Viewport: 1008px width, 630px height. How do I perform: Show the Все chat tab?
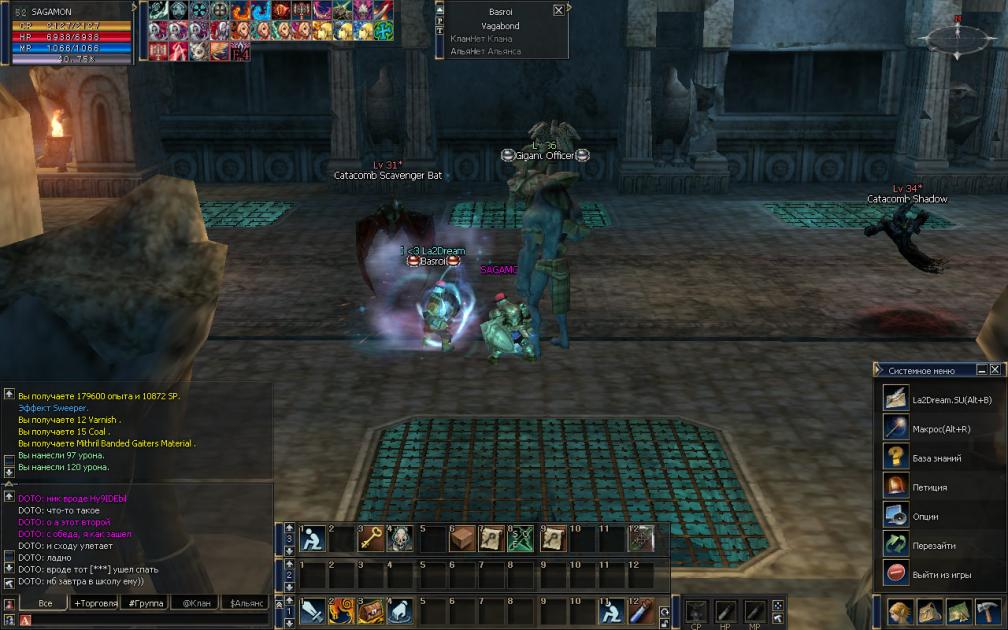(x=44, y=603)
